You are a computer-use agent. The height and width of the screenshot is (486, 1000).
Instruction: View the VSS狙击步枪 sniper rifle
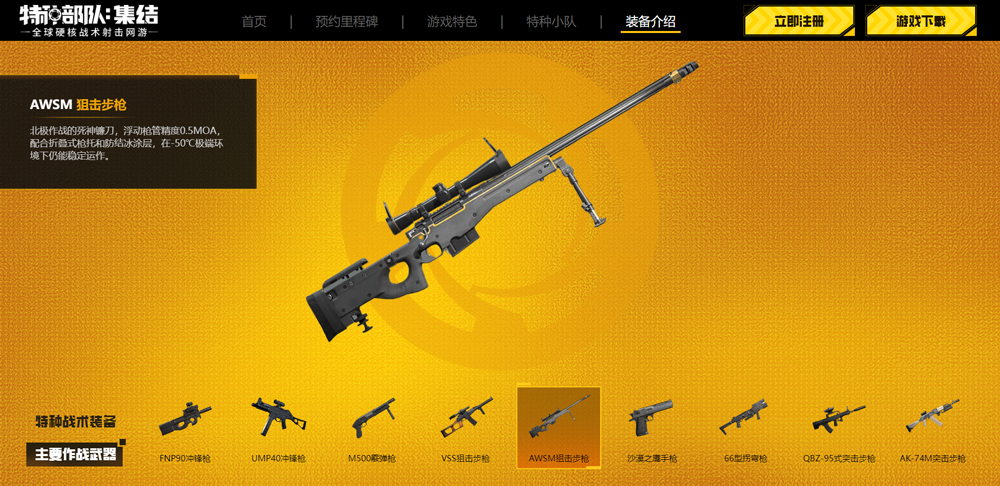point(466,425)
